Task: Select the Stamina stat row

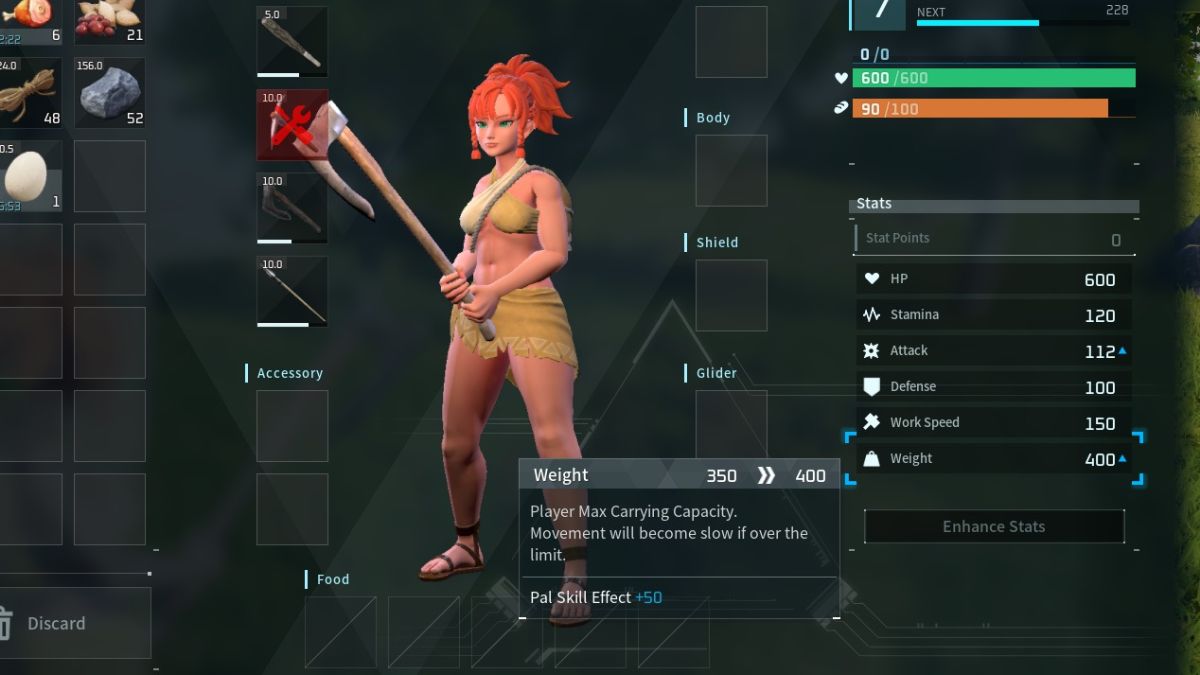Action: point(994,315)
